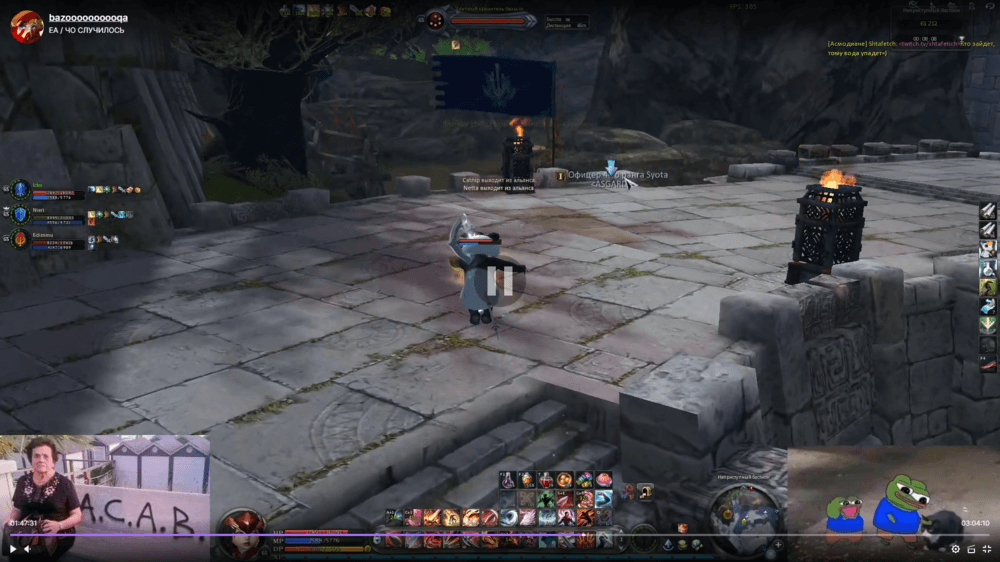The width and height of the screenshot is (1000, 562).
Task: Use the orange orbs consumable item
Action: coord(565,480)
